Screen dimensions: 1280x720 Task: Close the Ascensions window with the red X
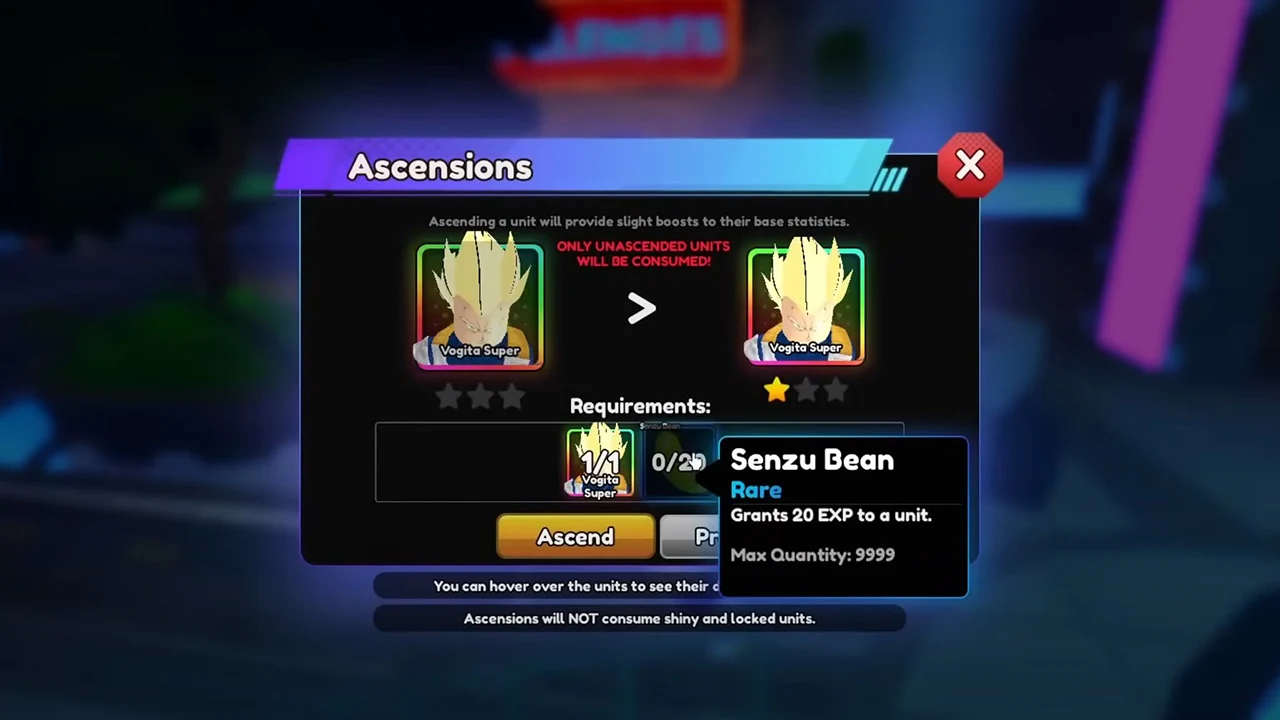click(969, 165)
